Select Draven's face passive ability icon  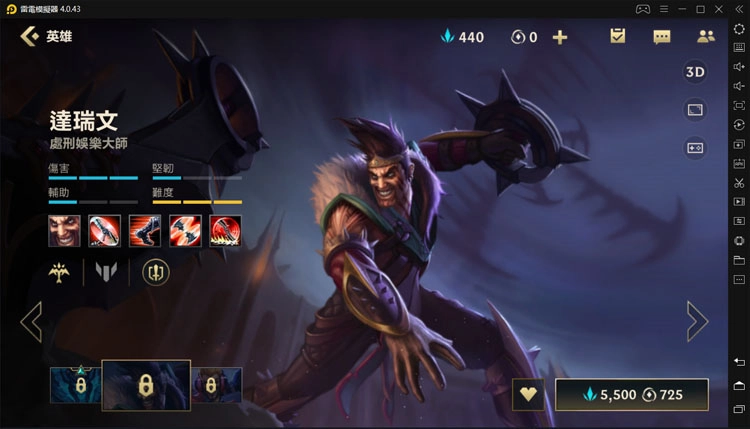tap(64, 230)
